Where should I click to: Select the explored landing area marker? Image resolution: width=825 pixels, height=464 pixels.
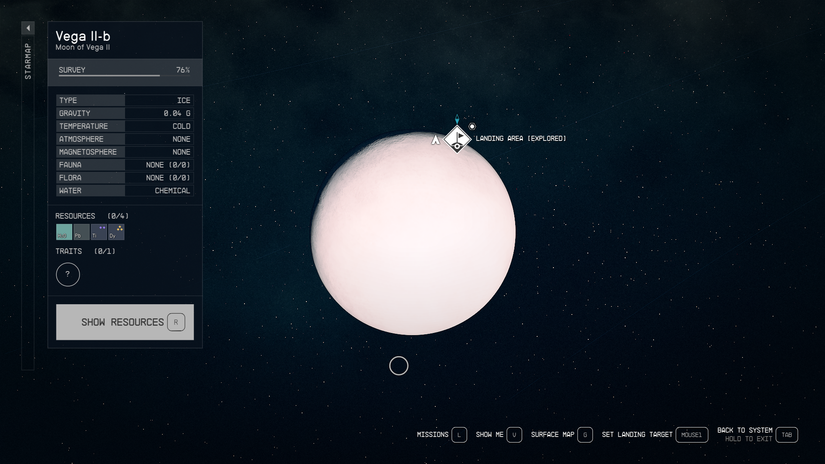(457, 138)
